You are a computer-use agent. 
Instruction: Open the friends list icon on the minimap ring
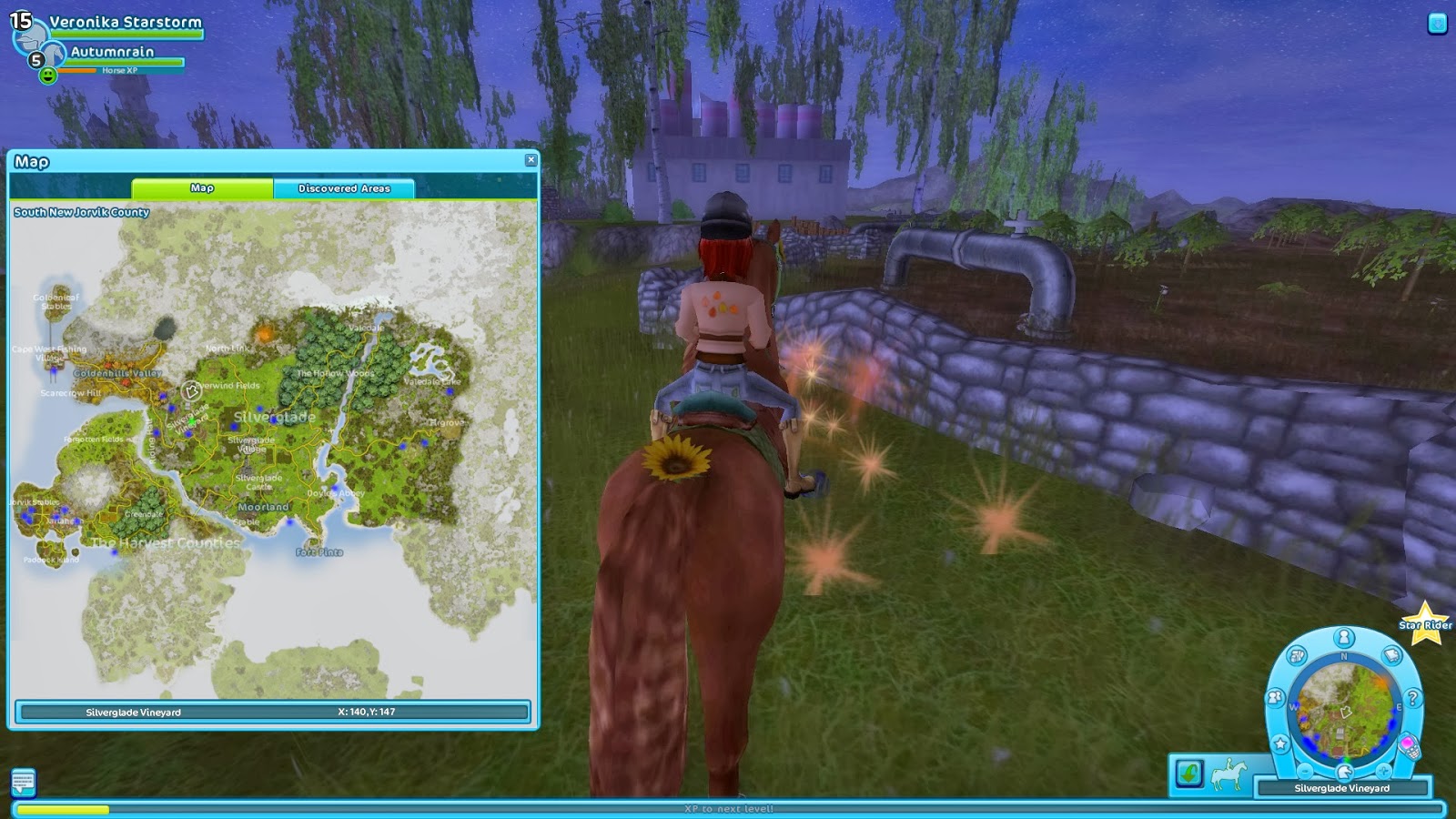(x=1275, y=696)
